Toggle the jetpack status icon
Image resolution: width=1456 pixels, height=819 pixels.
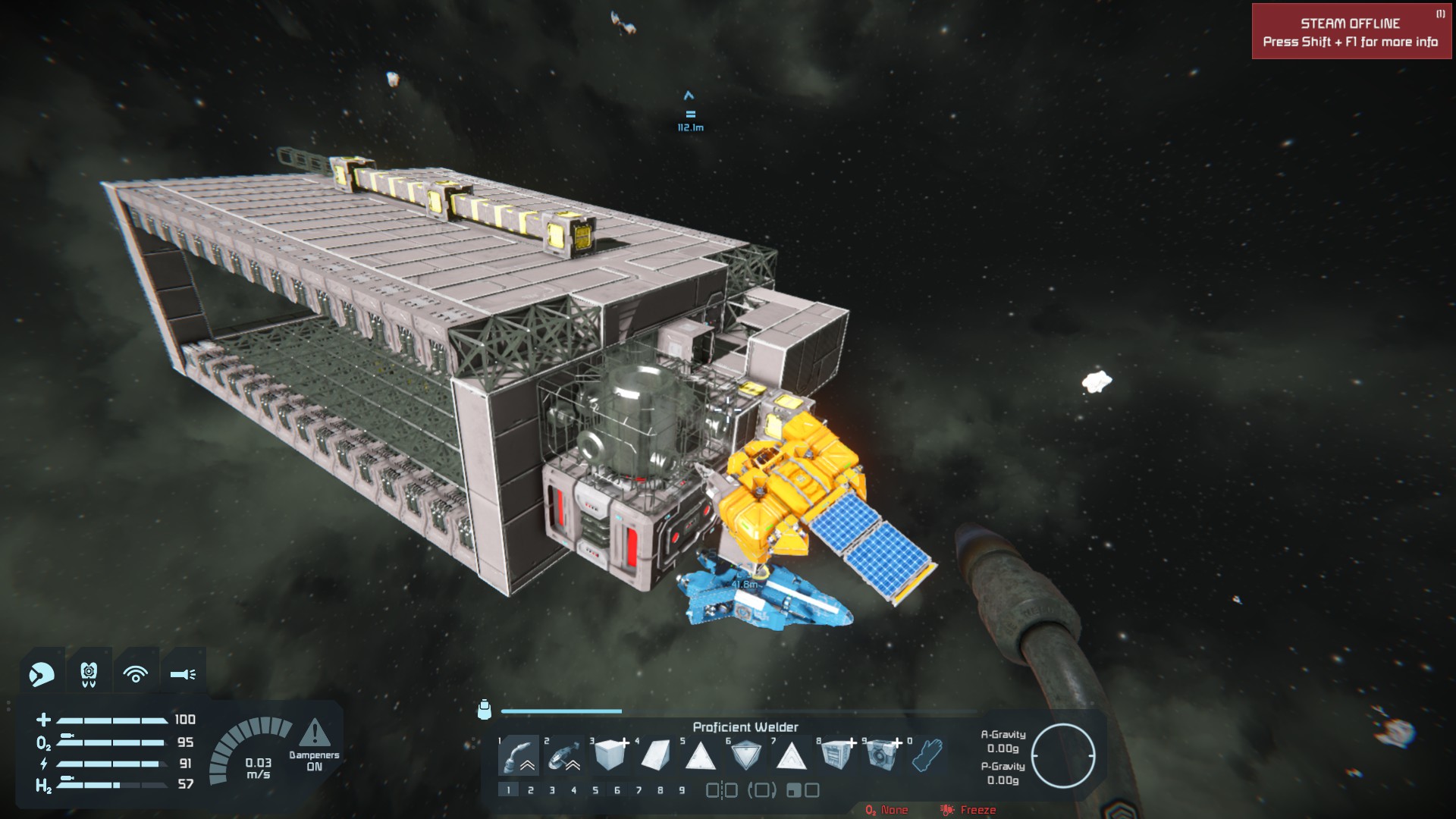pos(89,673)
